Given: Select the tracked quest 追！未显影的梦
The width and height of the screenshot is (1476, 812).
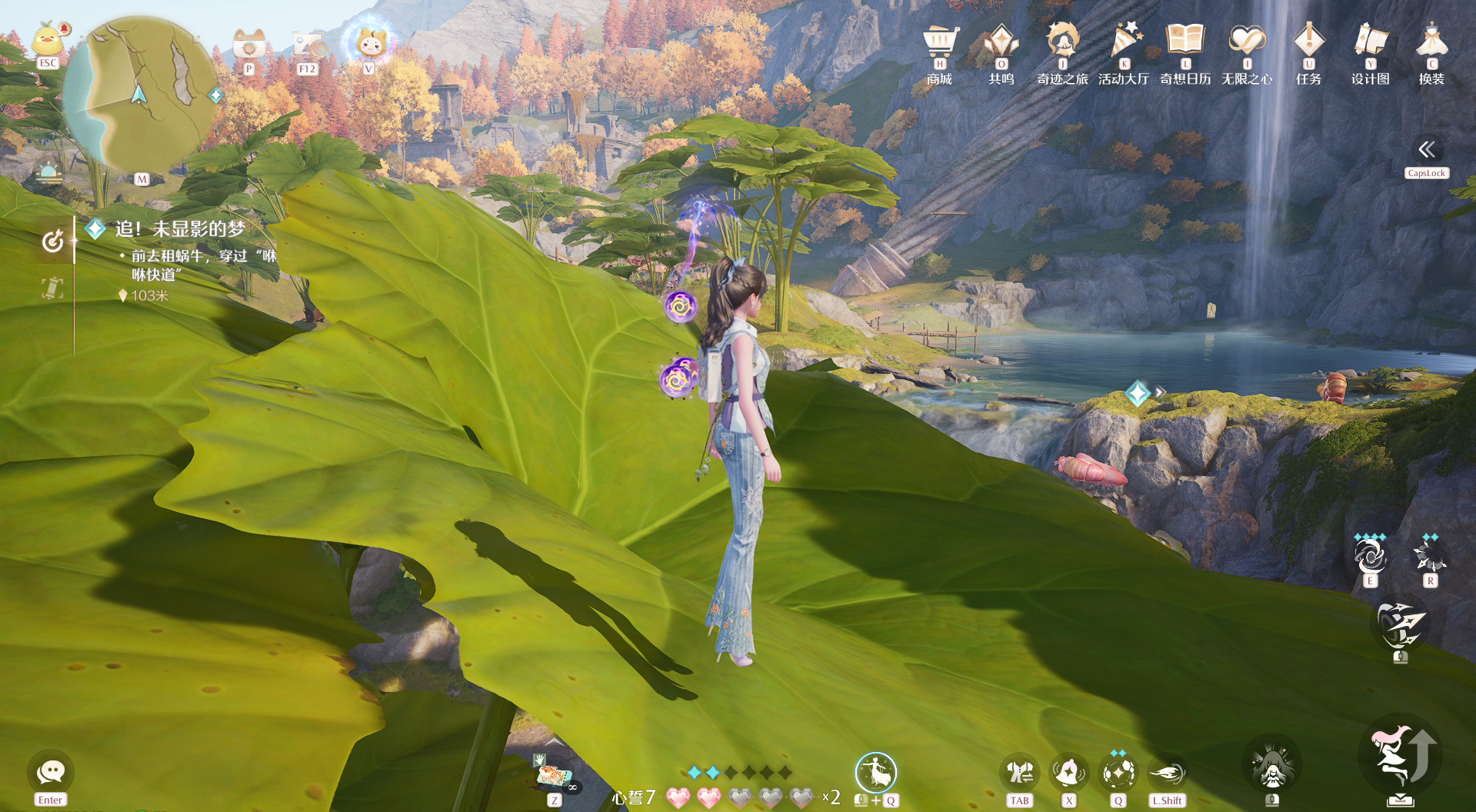Looking at the screenshot, I should pyautogui.click(x=180, y=229).
